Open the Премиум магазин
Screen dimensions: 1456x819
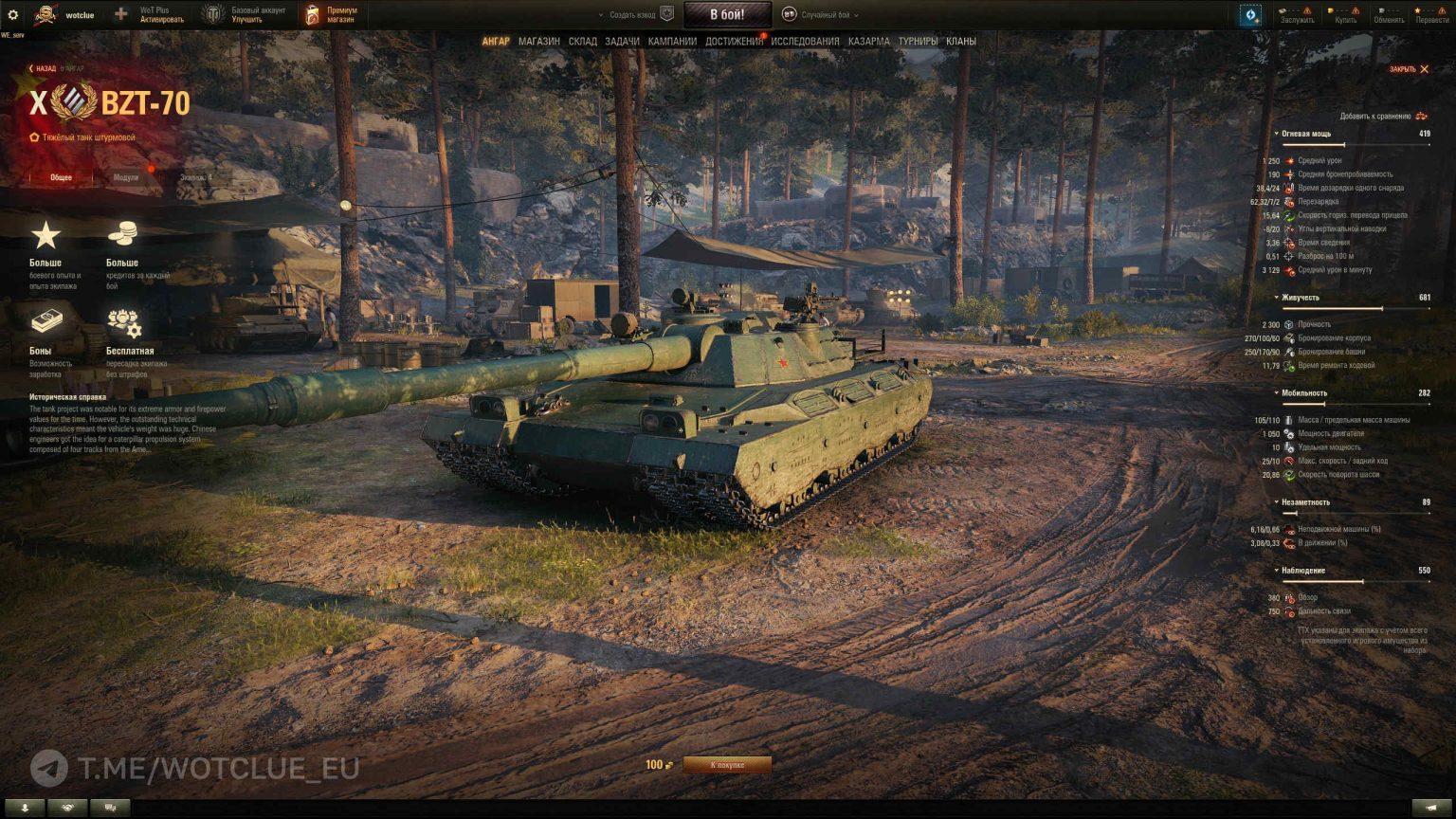click(330, 12)
